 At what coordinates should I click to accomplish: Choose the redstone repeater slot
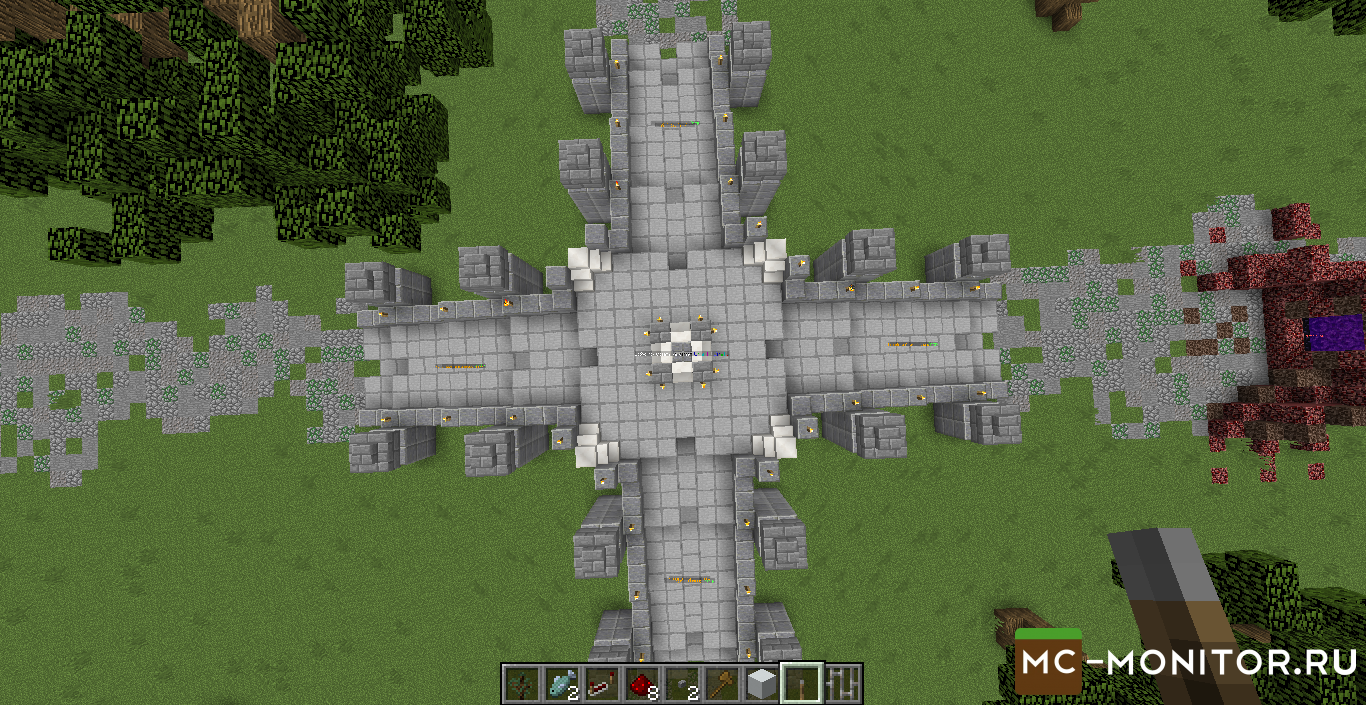(x=600, y=684)
